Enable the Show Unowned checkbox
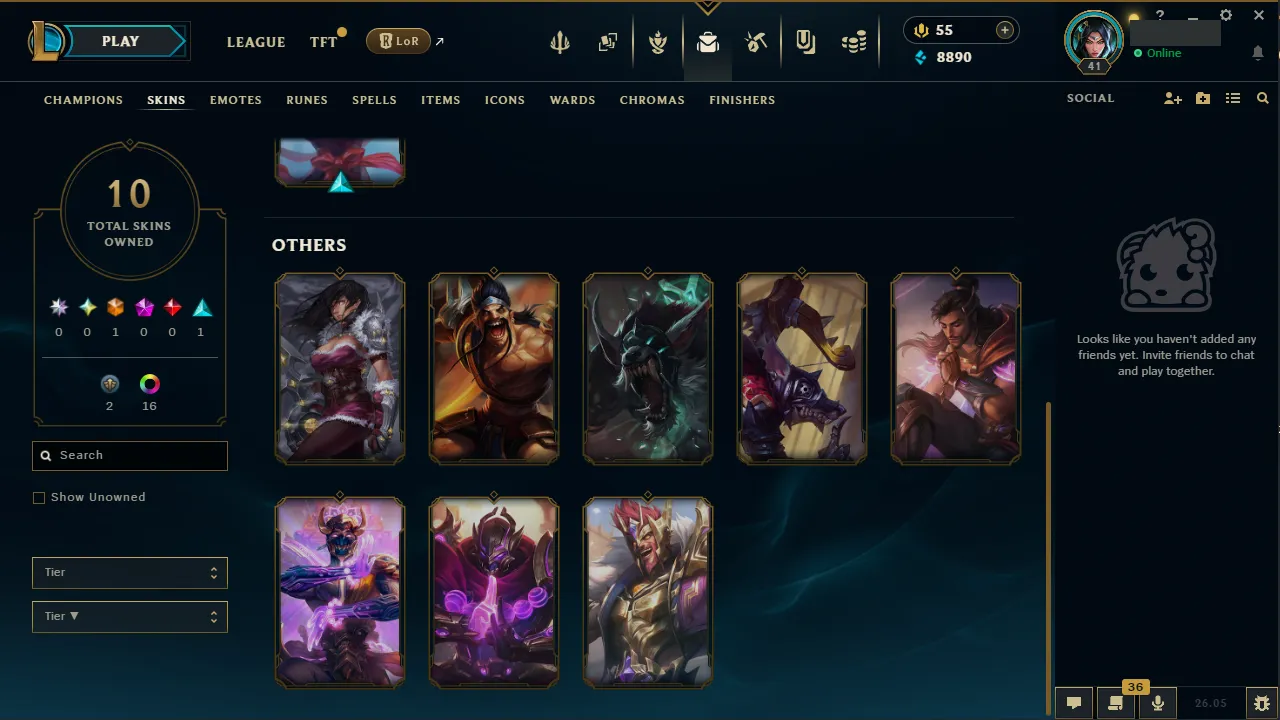The image size is (1280, 720). coord(39,497)
